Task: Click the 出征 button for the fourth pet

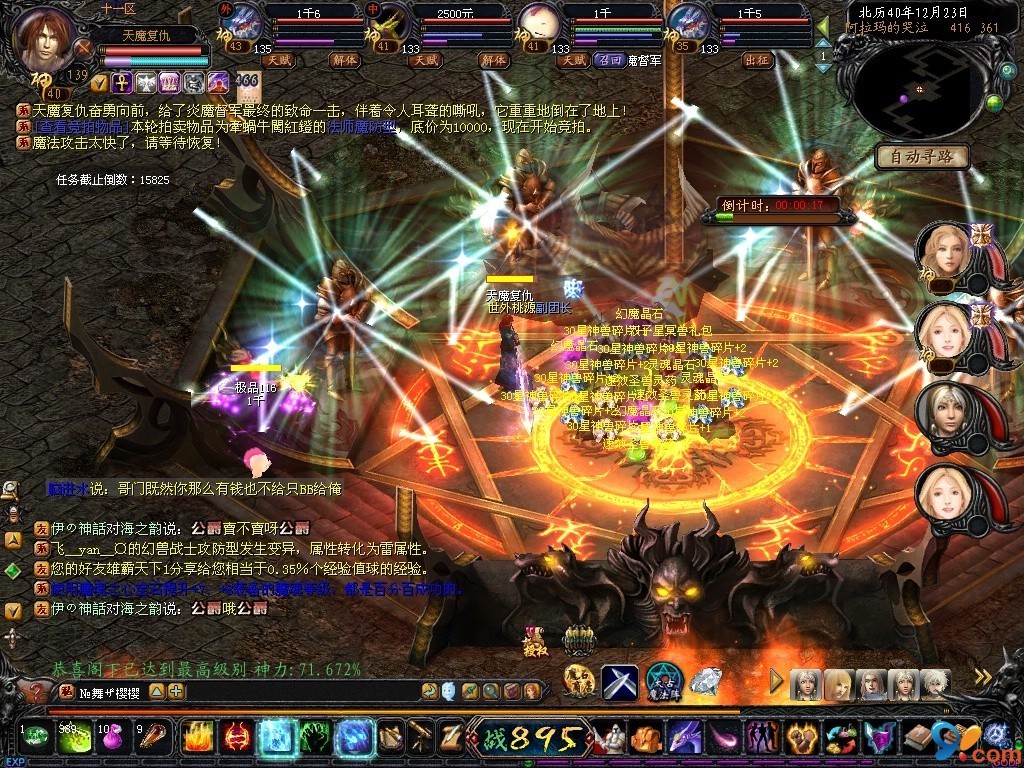Action: (x=757, y=60)
